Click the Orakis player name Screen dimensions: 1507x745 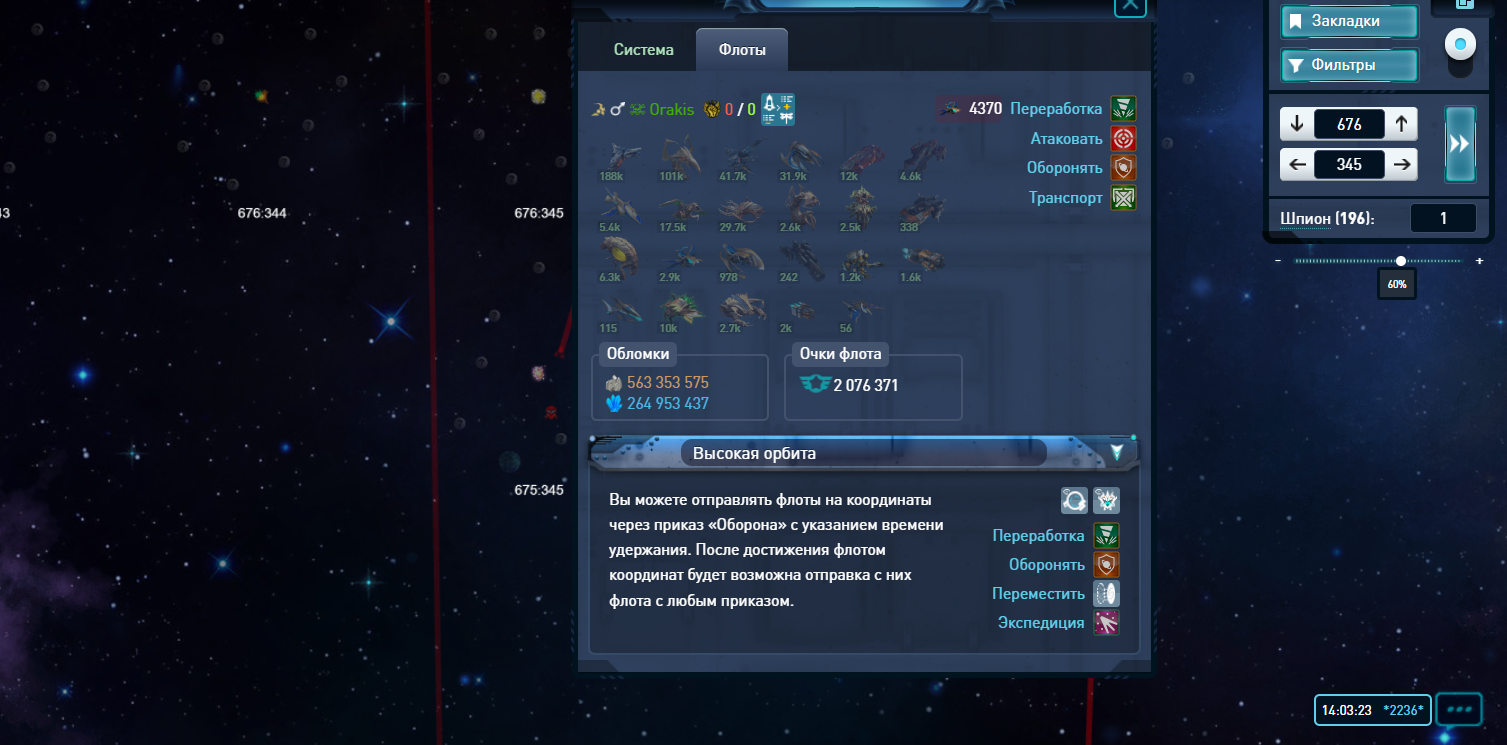671,110
